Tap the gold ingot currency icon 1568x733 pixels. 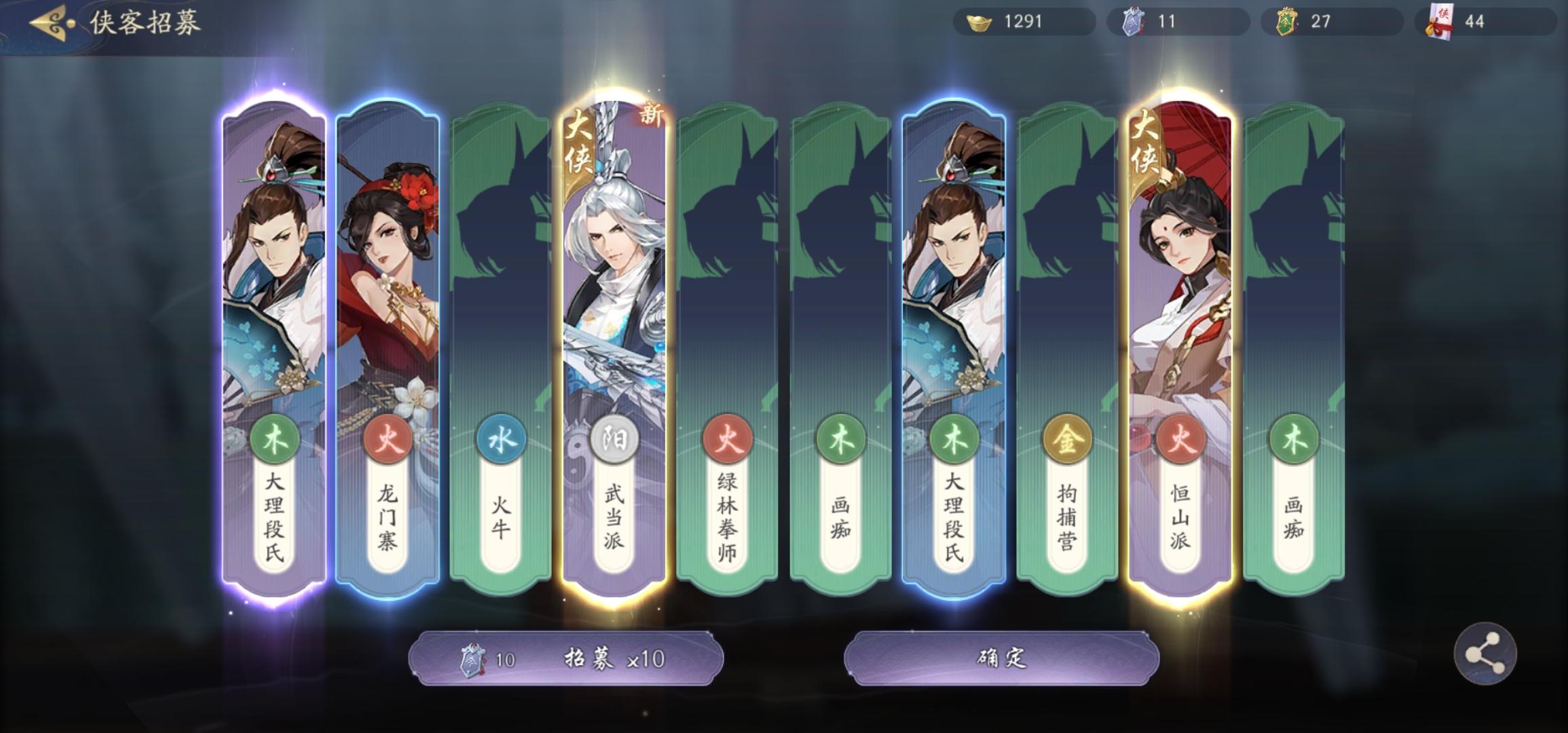pyautogui.click(x=976, y=22)
